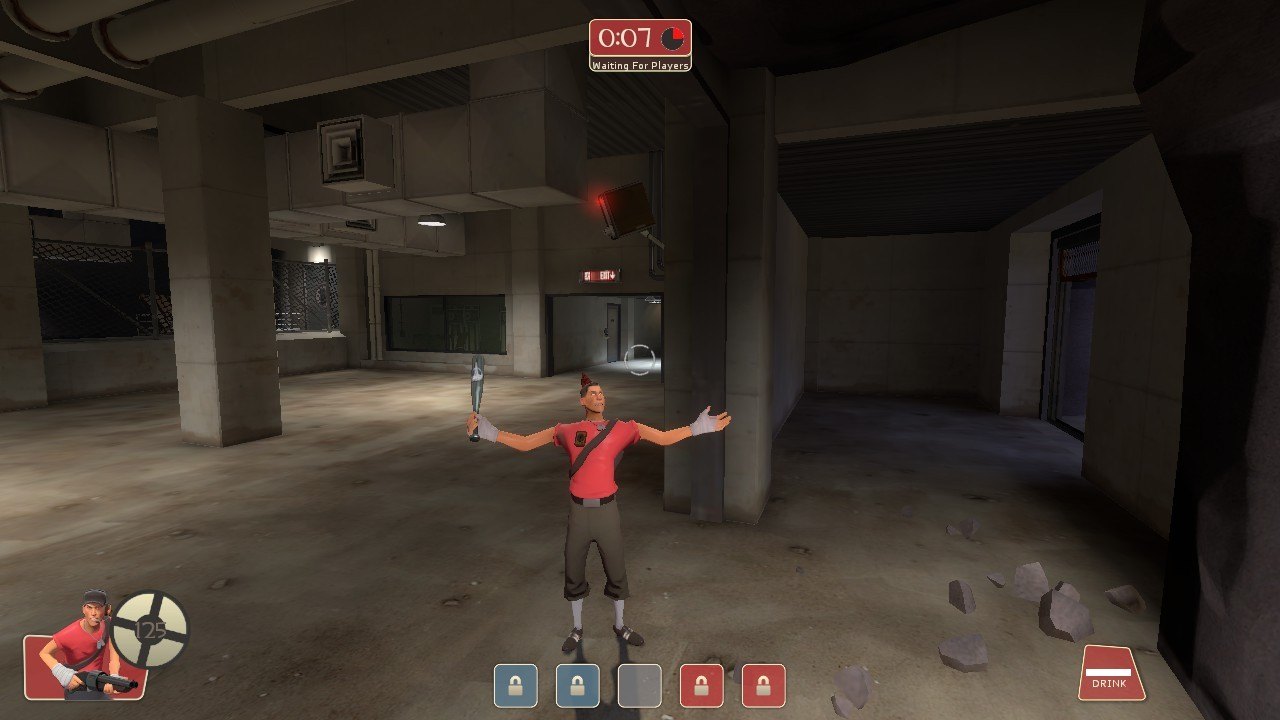Click the red DRINK item icon
The width and height of the screenshot is (1280, 720).
(x=1110, y=673)
